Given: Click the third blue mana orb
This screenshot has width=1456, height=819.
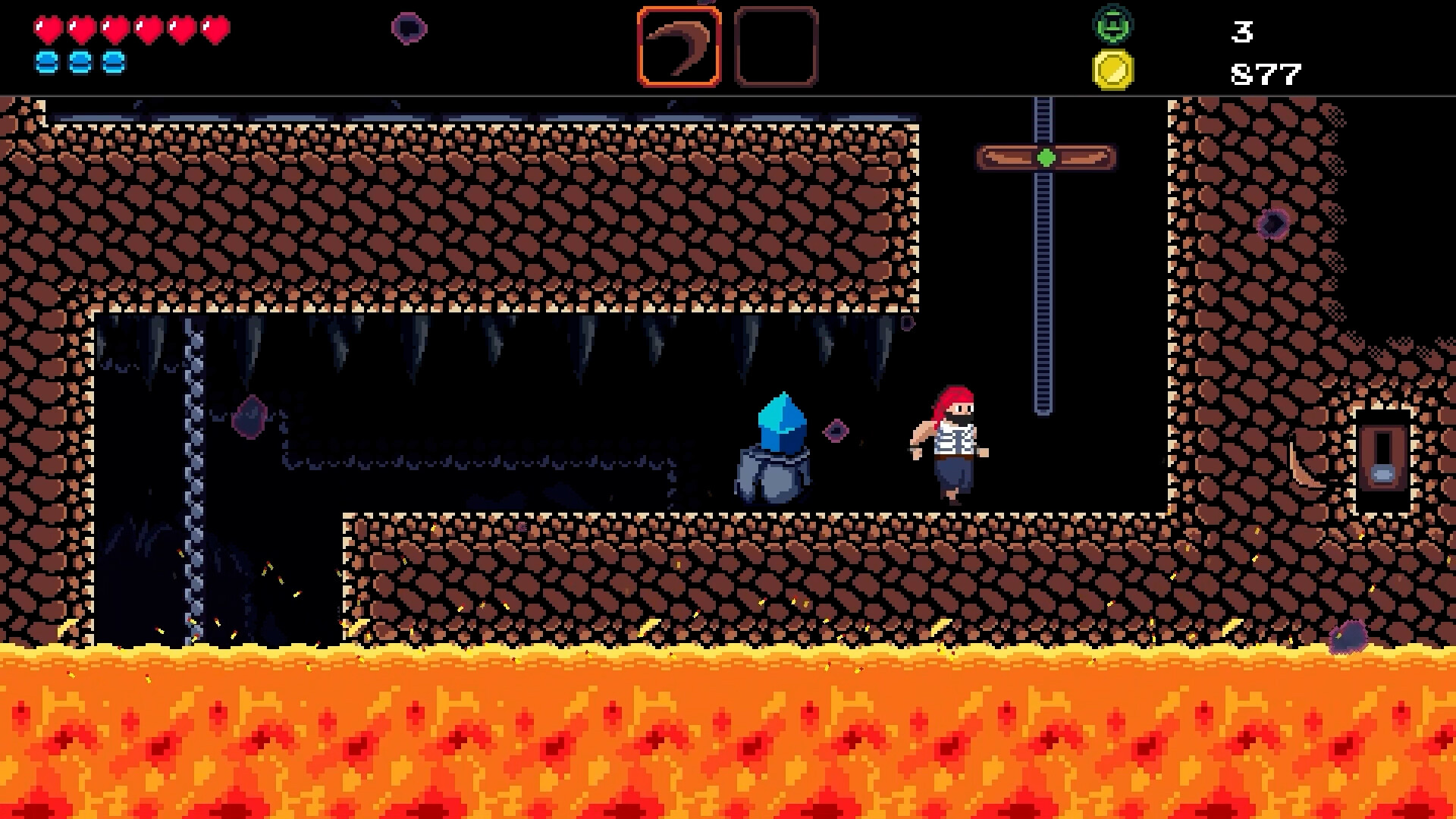Looking at the screenshot, I should pyautogui.click(x=115, y=64).
